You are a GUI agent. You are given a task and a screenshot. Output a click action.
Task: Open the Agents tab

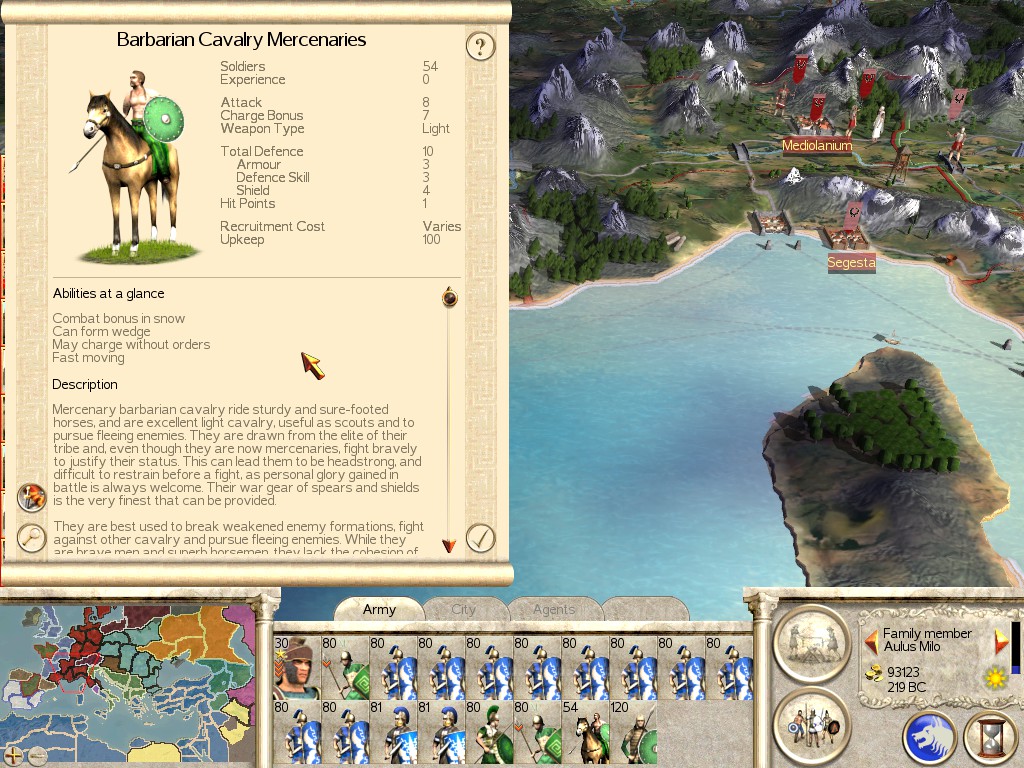[554, 609]
